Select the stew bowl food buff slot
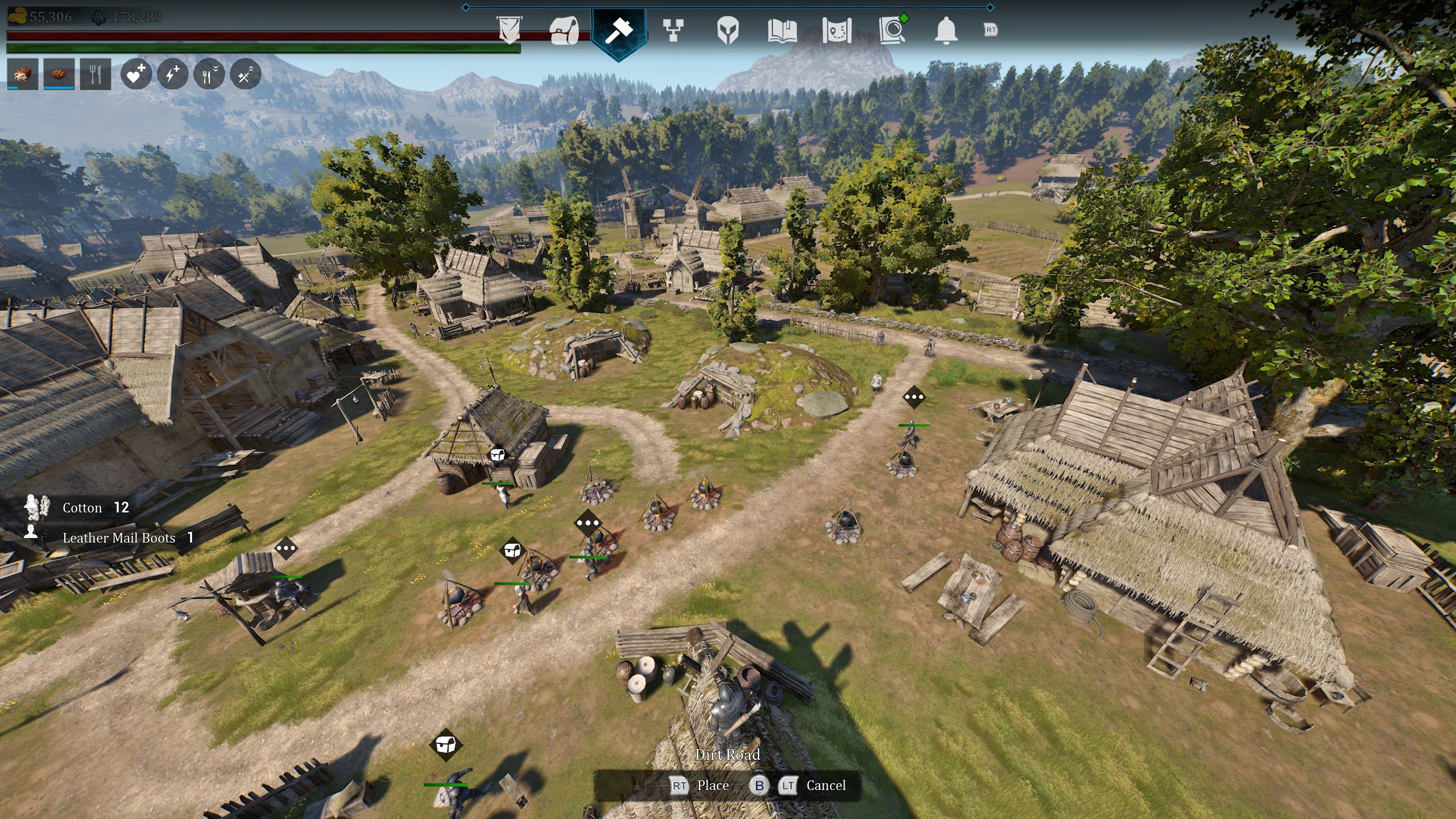Screen dimensions: 1456x819 pos(59,74)
